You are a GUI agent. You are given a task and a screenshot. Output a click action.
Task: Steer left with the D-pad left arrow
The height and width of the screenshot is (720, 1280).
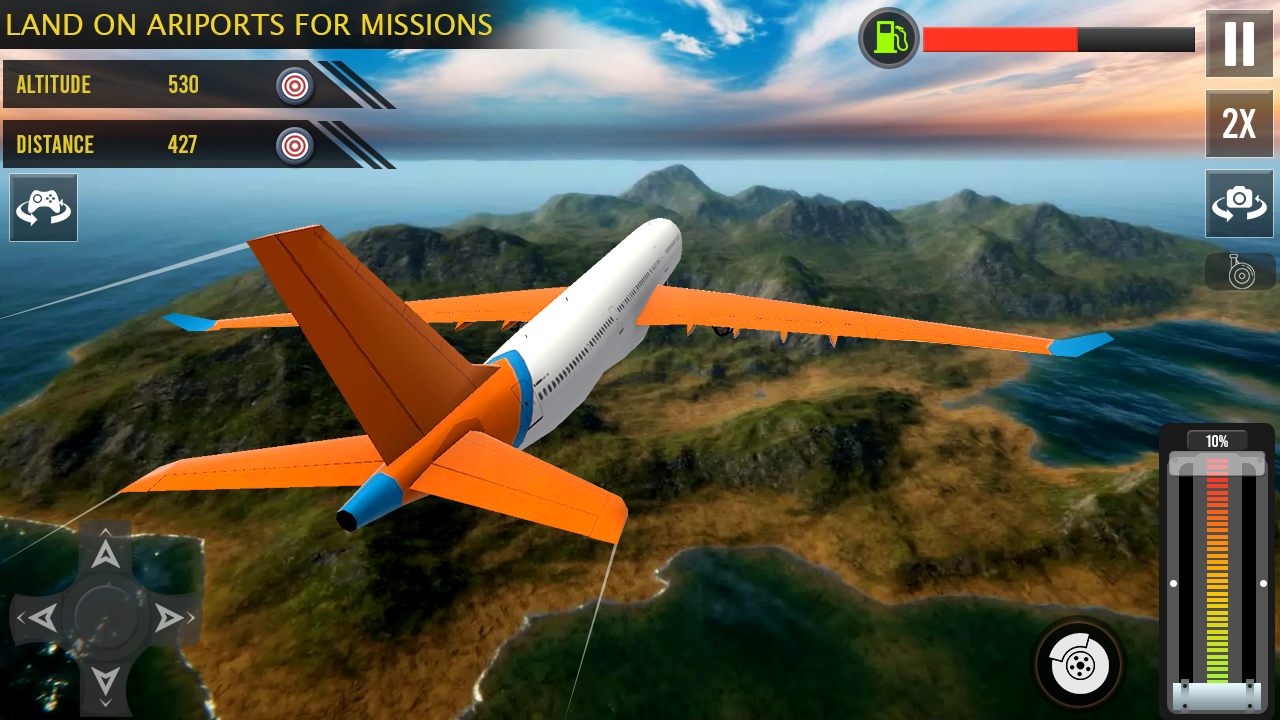(42, 618)
